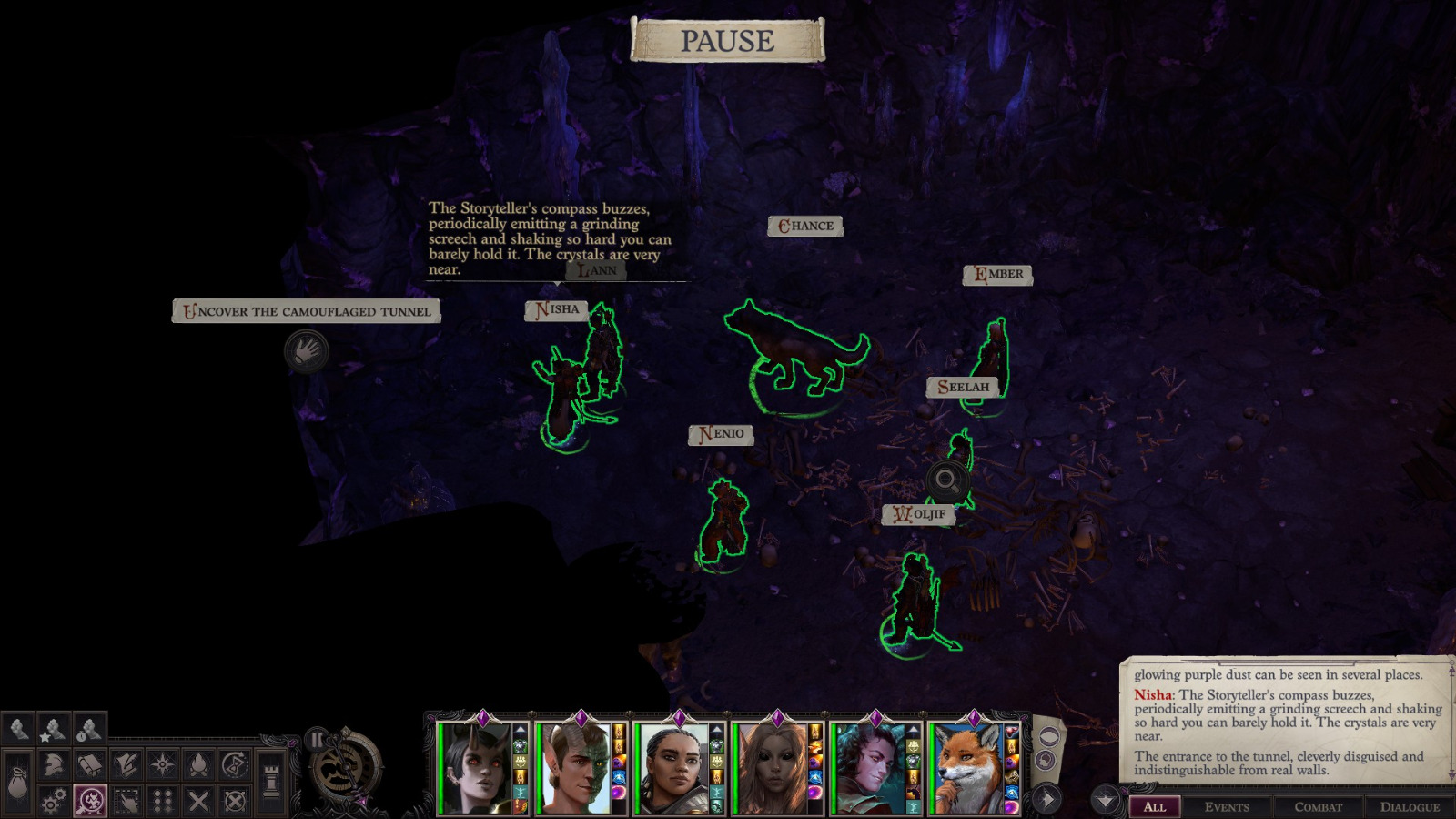
Task: Open the inventory bag
Action: coord(18,783)
